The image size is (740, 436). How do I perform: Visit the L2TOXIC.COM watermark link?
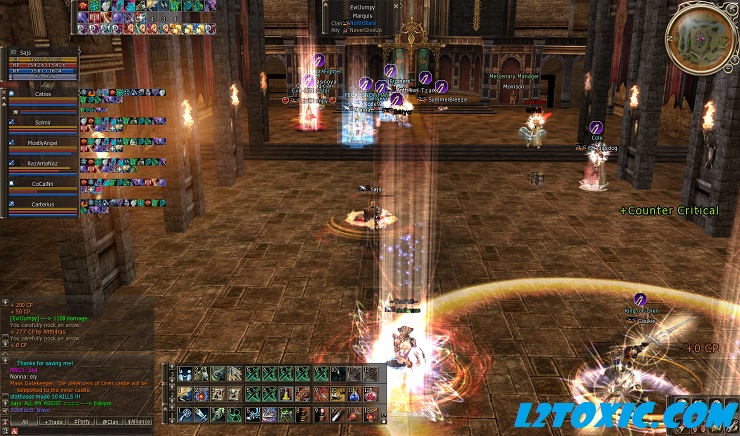tap(640, 414)
